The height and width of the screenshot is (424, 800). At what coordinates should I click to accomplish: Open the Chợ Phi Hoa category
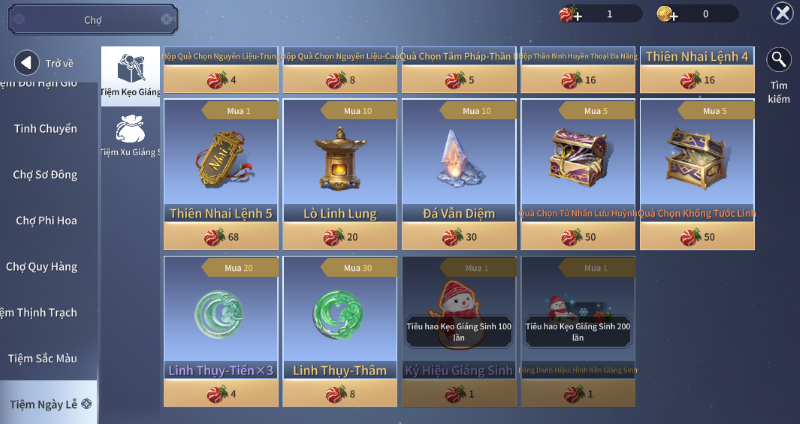coord(46,220)
